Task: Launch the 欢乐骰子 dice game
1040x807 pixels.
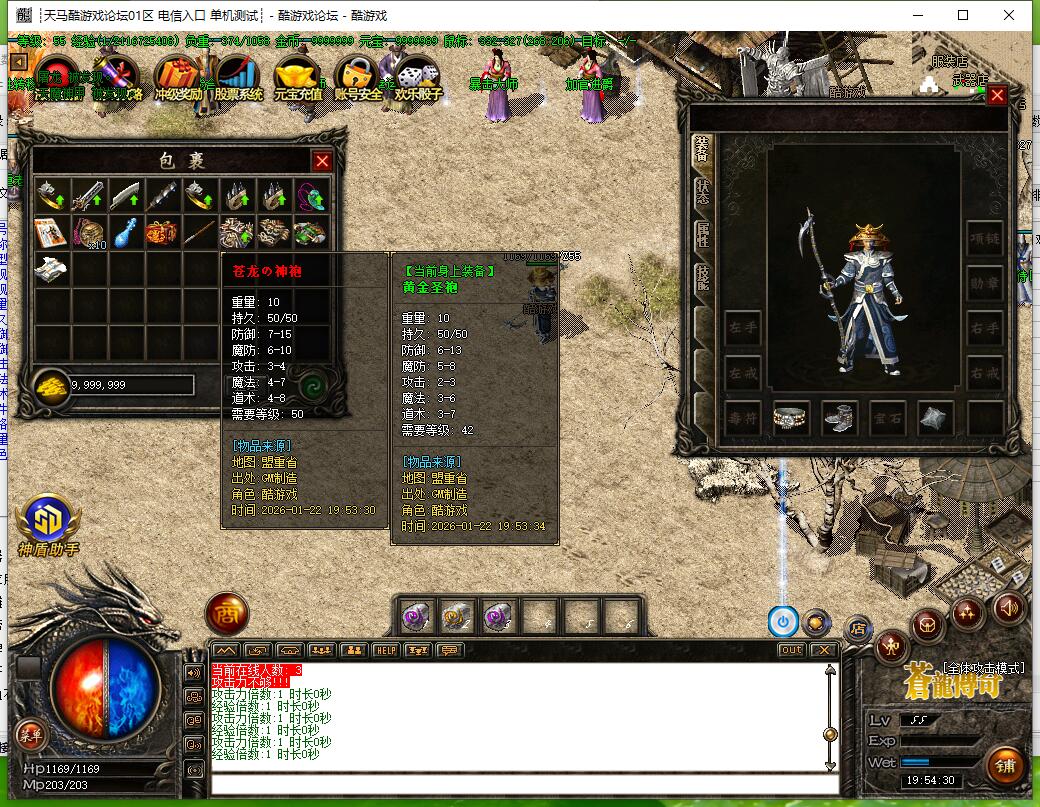Action: click(417, 78)
